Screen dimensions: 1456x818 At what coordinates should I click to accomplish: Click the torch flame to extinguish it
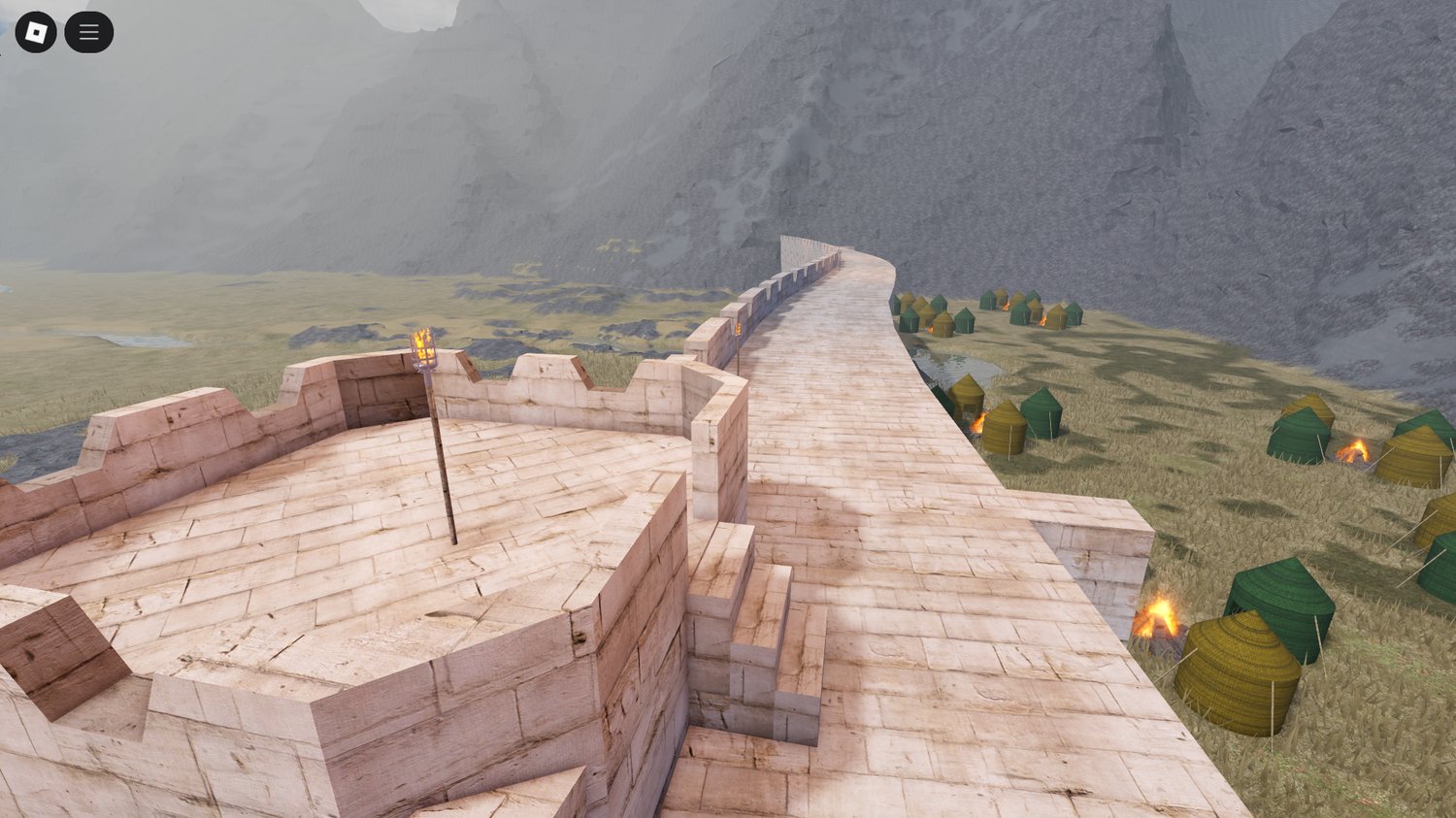422,340
